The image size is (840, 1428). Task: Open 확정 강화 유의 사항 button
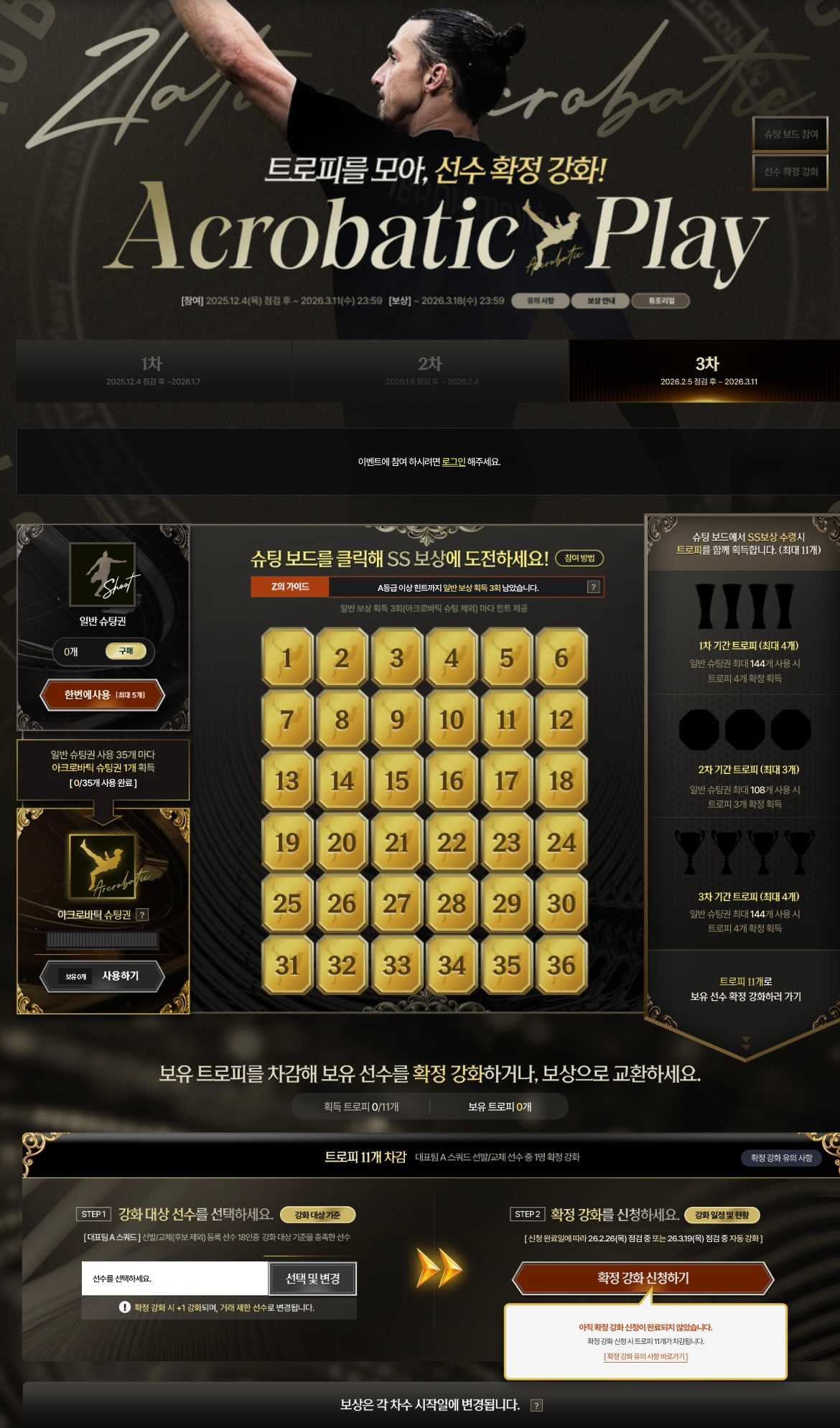point(781,1157)
